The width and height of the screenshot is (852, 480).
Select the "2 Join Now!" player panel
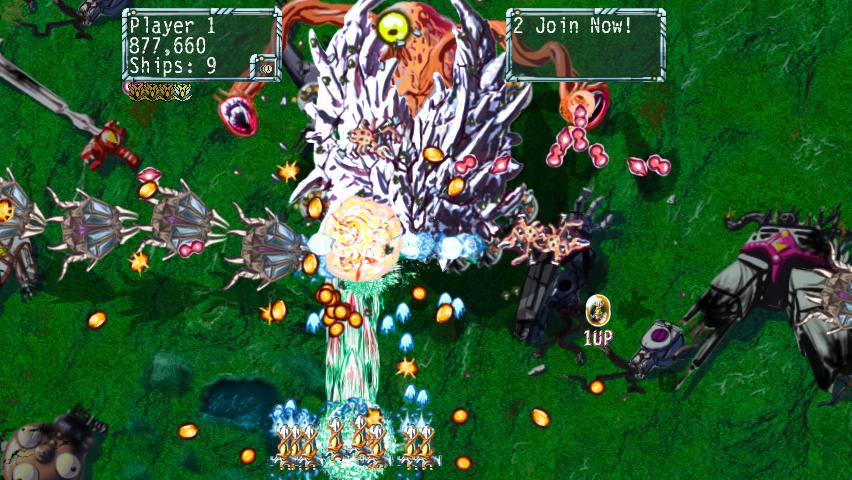585,44
